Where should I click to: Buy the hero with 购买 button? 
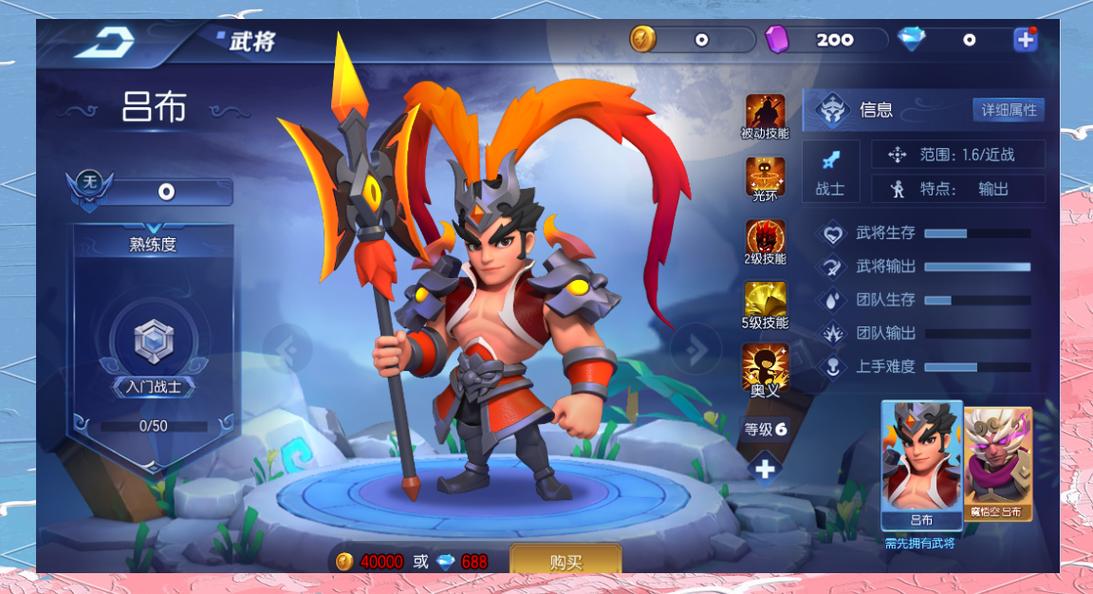pos(565,561)
